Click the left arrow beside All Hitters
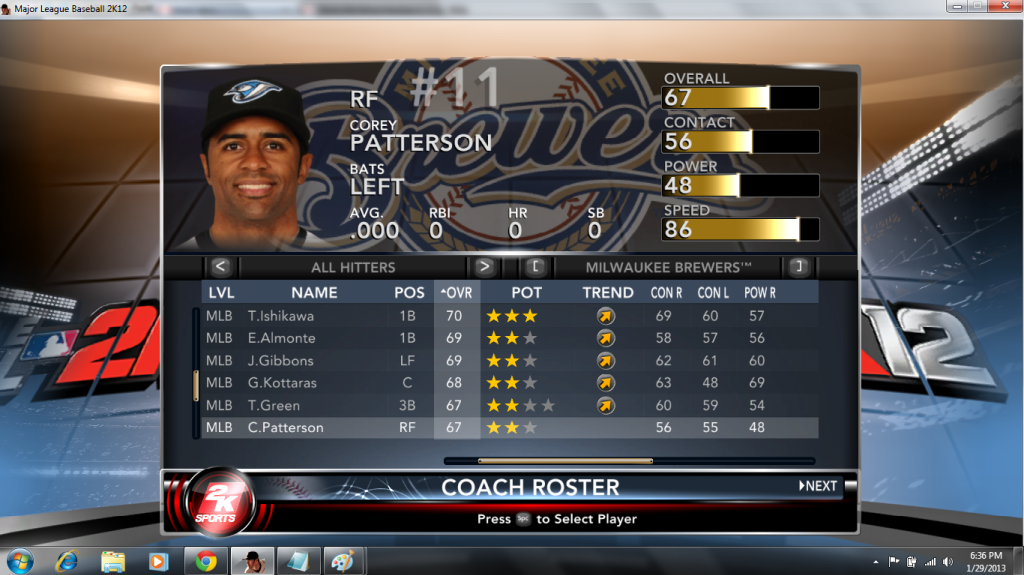 click(x=221, y=267)
